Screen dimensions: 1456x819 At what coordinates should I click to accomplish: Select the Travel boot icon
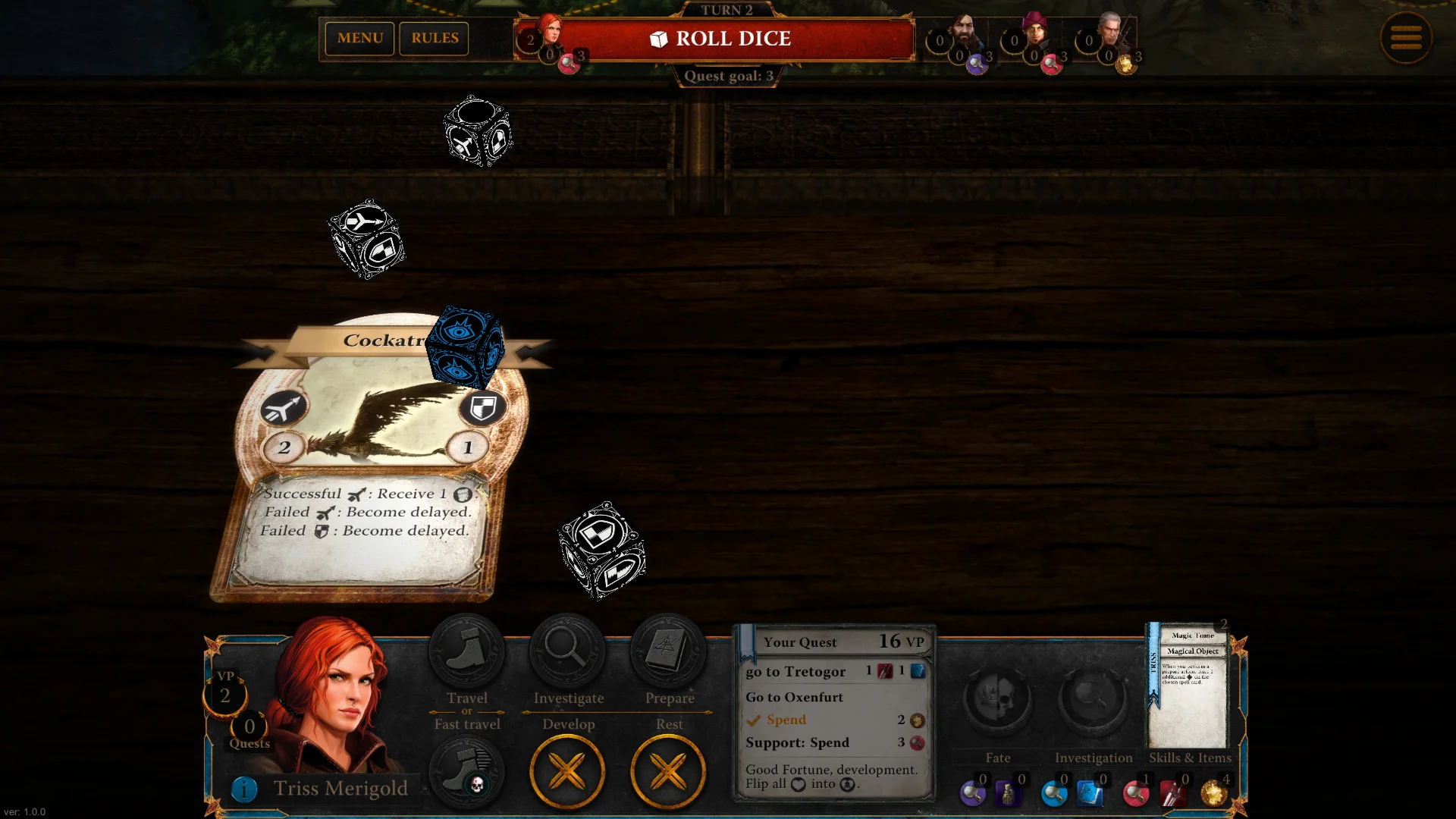coord(466,651)
